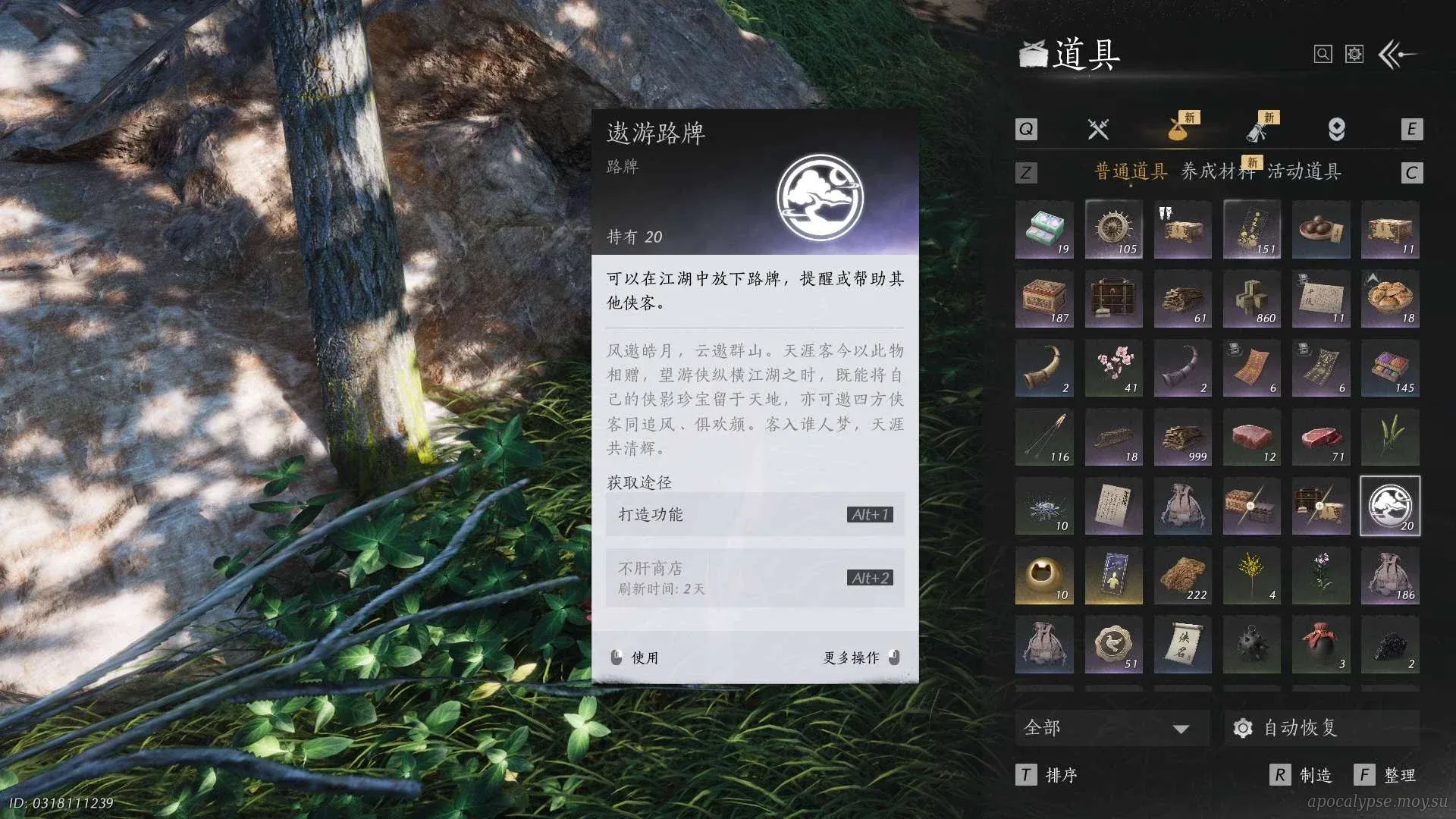Switch to the 养成材料 tab
This screenshot has height=819, width=1456.
pos(1216,172)
